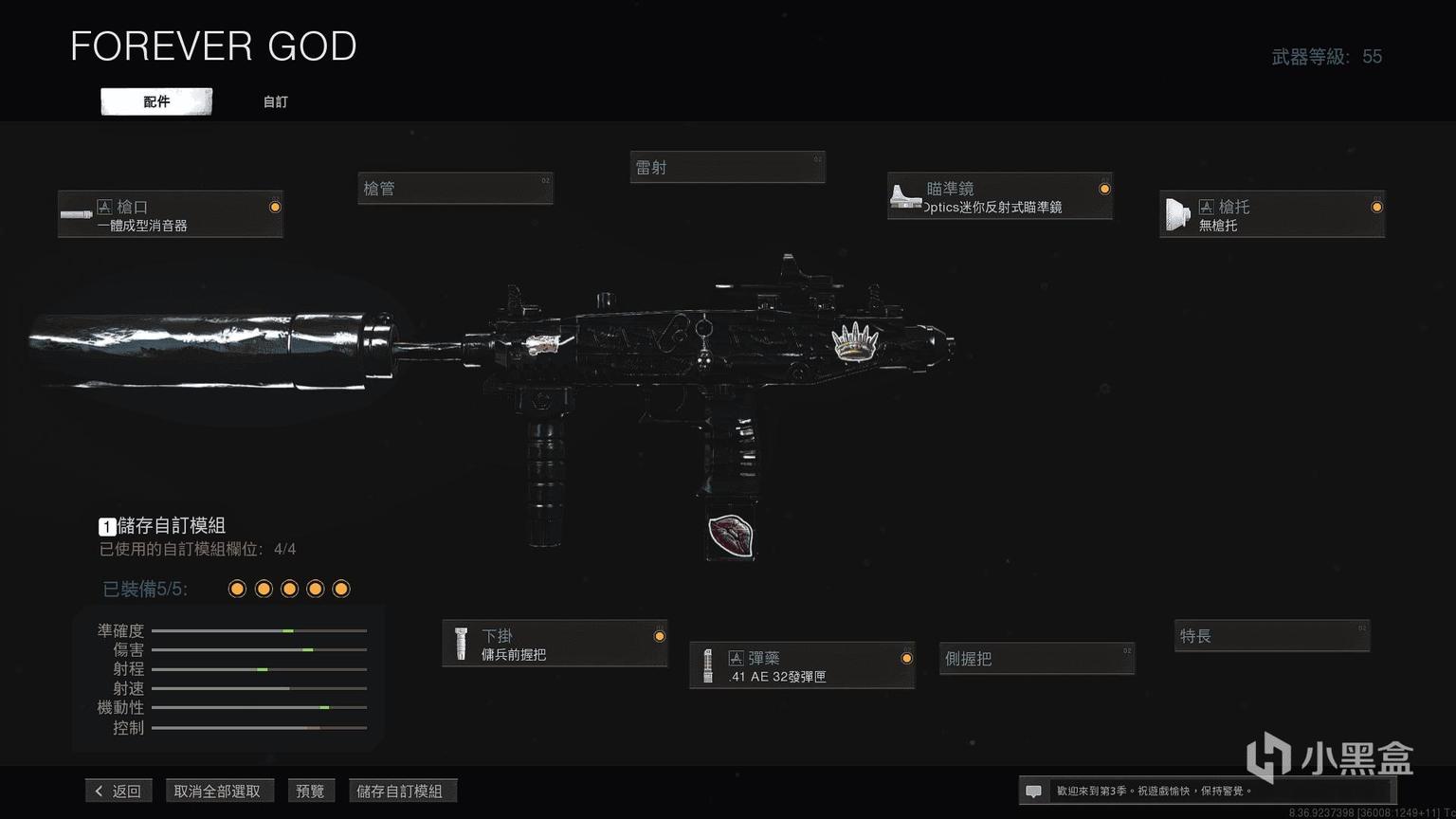Select the 槍口 muzzle attachment slot
This screenshot has height=819, width=1456.
tap(171, 214)
